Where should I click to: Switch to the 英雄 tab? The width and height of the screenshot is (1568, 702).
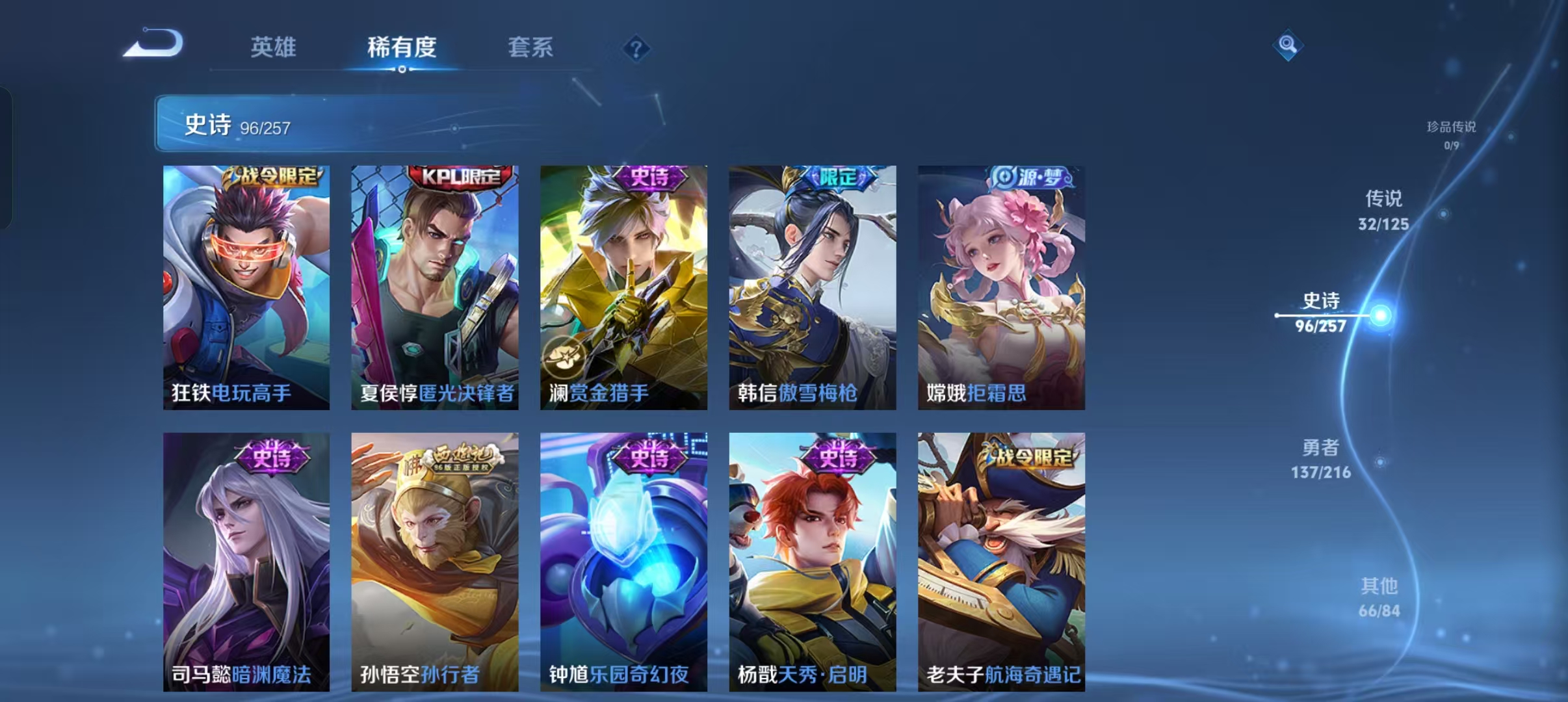click(275, 47)
